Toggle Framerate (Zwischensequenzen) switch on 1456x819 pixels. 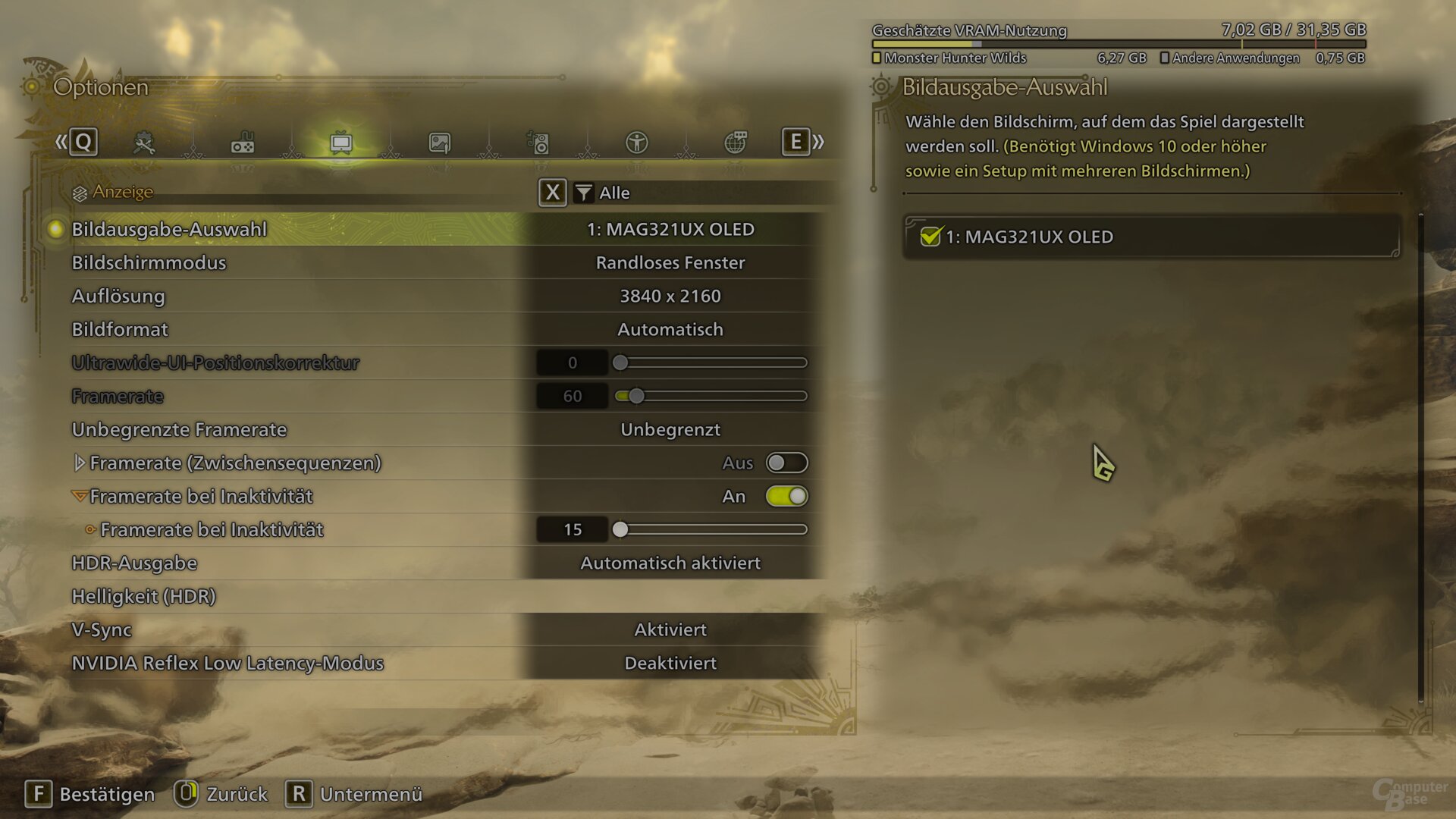786,463
